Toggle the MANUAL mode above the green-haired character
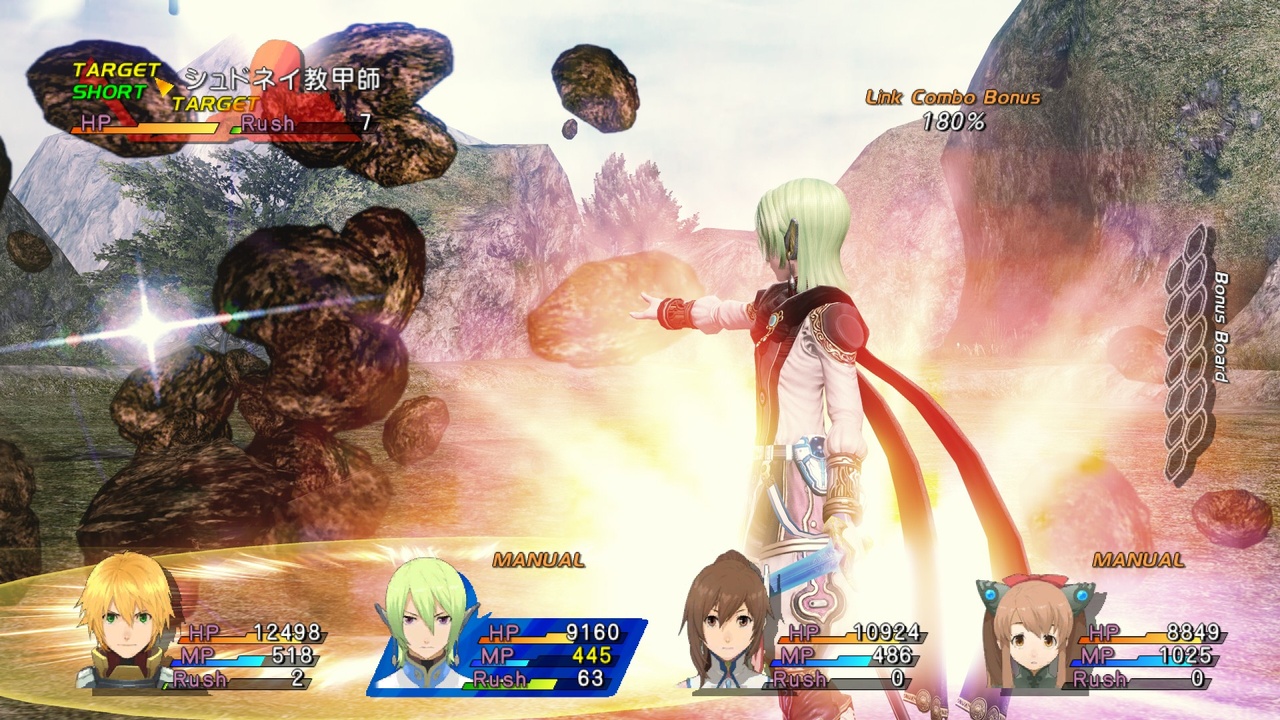The width and height of the screenshot is (1280, 720). tap(537, 561)
